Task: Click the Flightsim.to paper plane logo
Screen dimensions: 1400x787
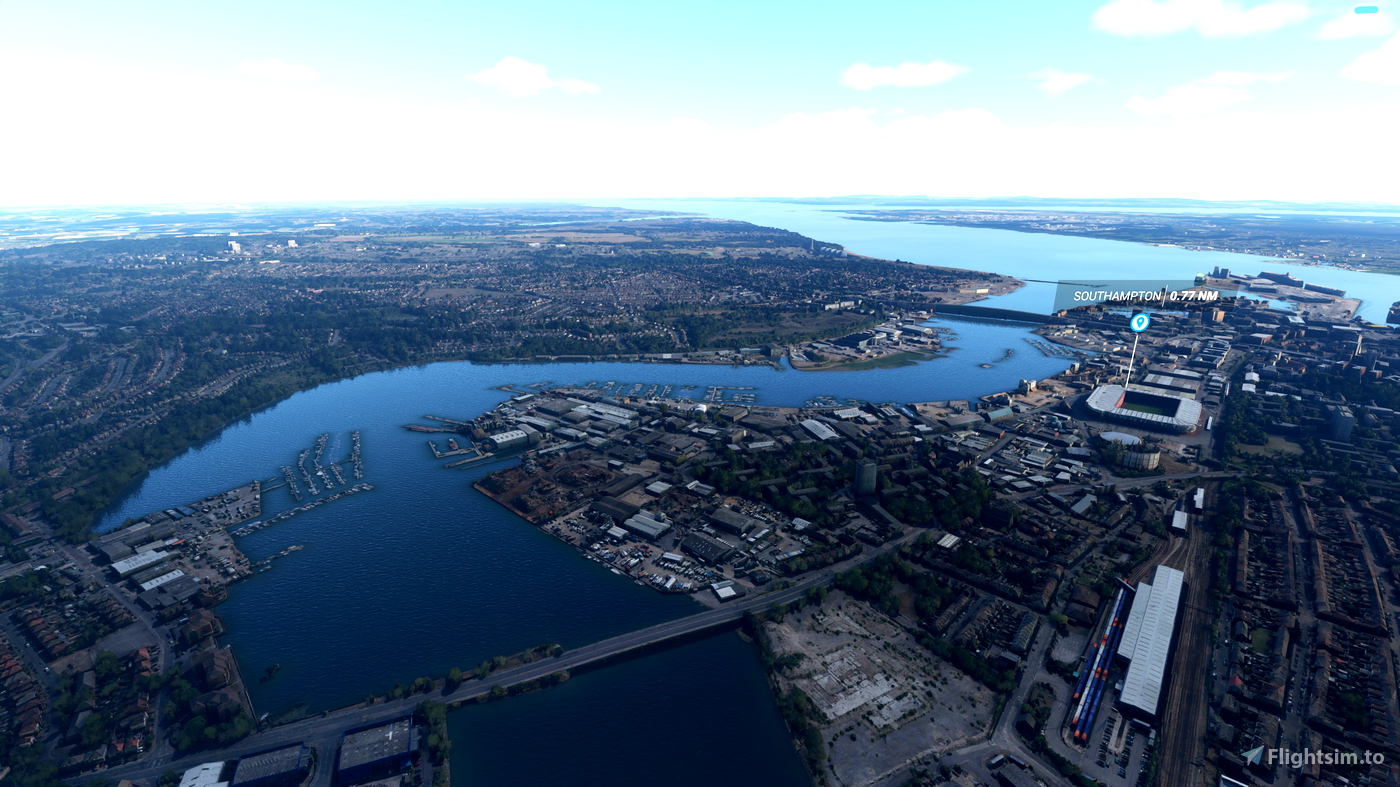Action: pyautogui.click(x=1252, y=758)
